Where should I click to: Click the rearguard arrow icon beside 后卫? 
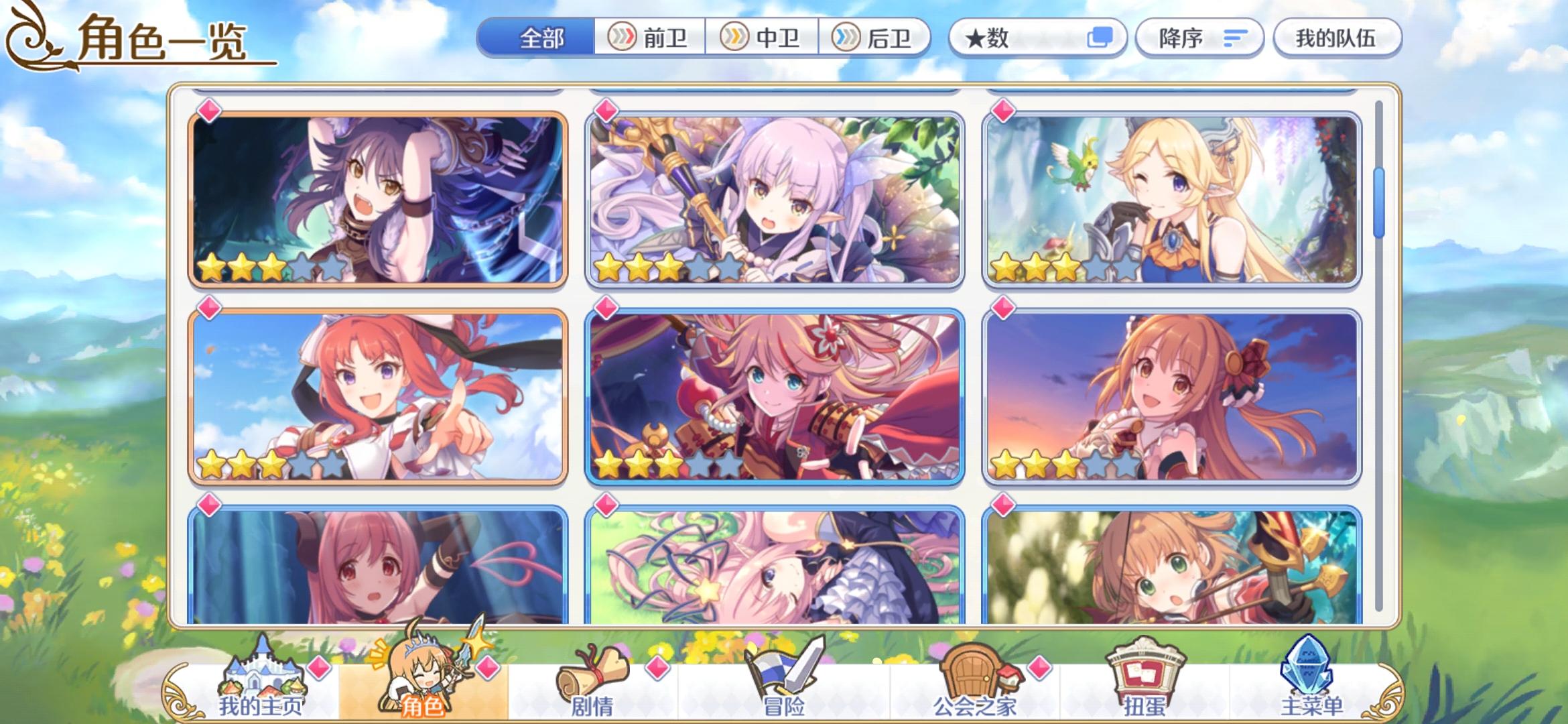[846, 38]
